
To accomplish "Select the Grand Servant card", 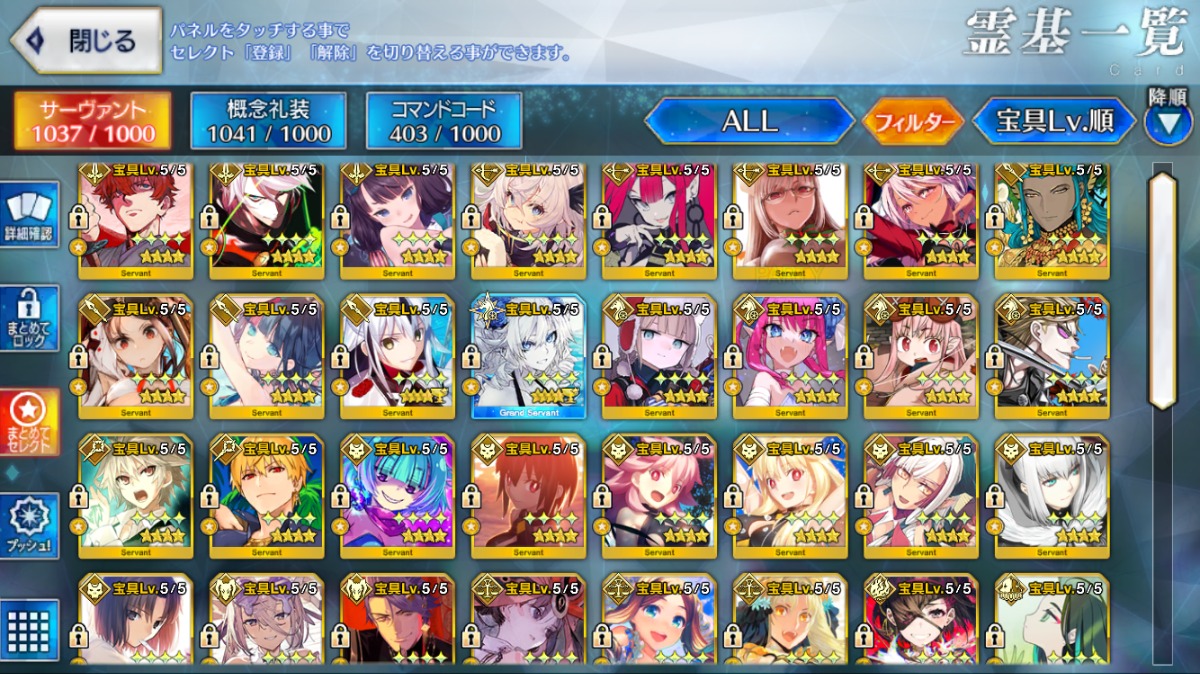I will coord(528,355).
